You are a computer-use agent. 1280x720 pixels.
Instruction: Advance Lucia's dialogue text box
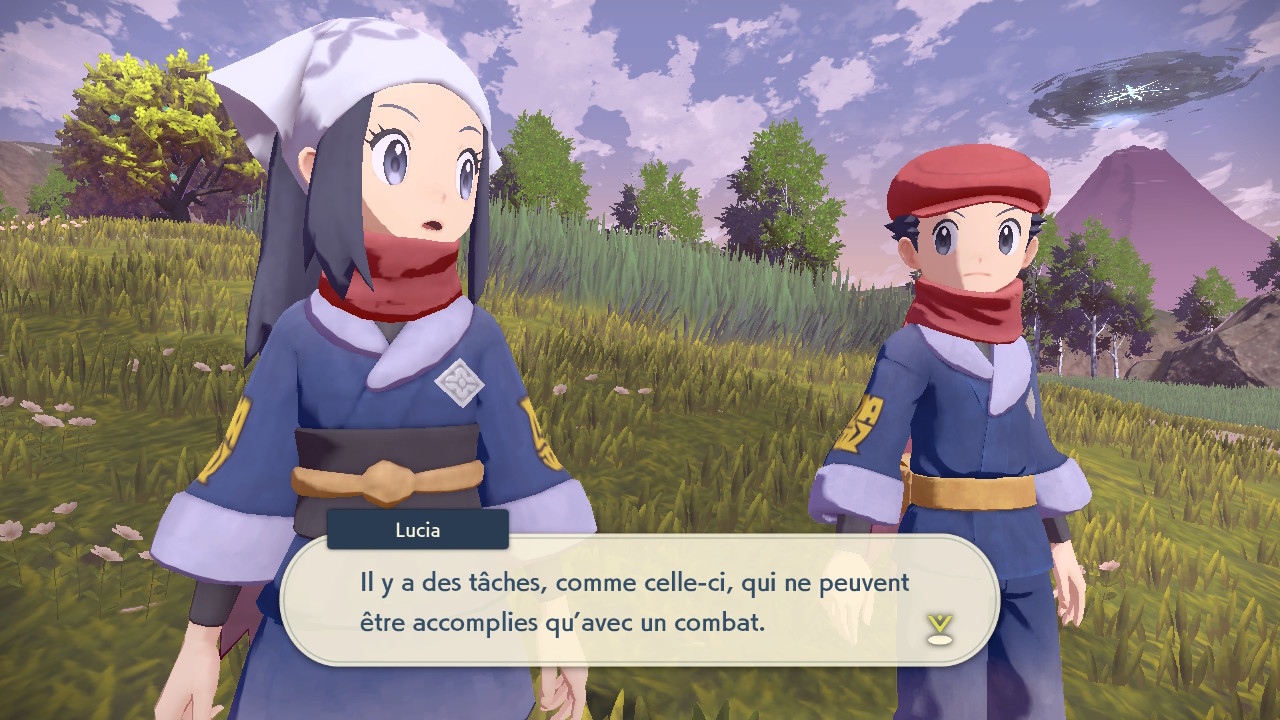[x=640, y=600]
